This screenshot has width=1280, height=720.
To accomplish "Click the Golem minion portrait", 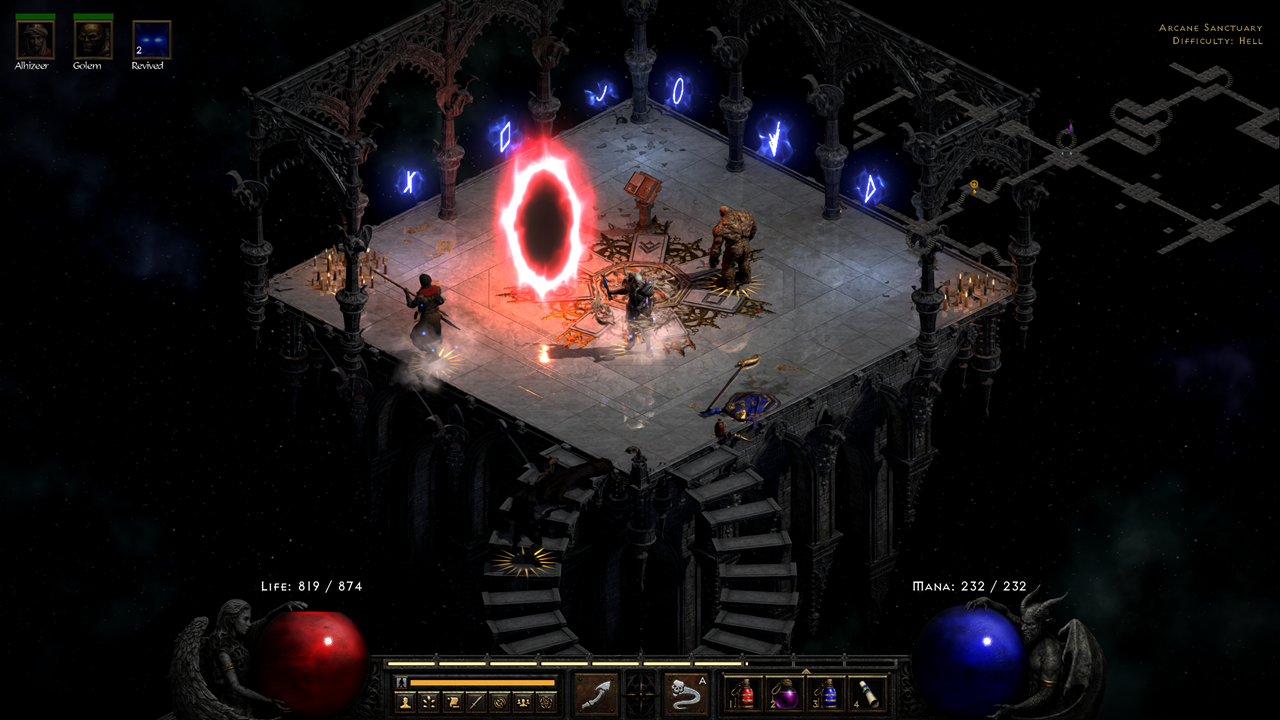I will [x=93, y=40].
